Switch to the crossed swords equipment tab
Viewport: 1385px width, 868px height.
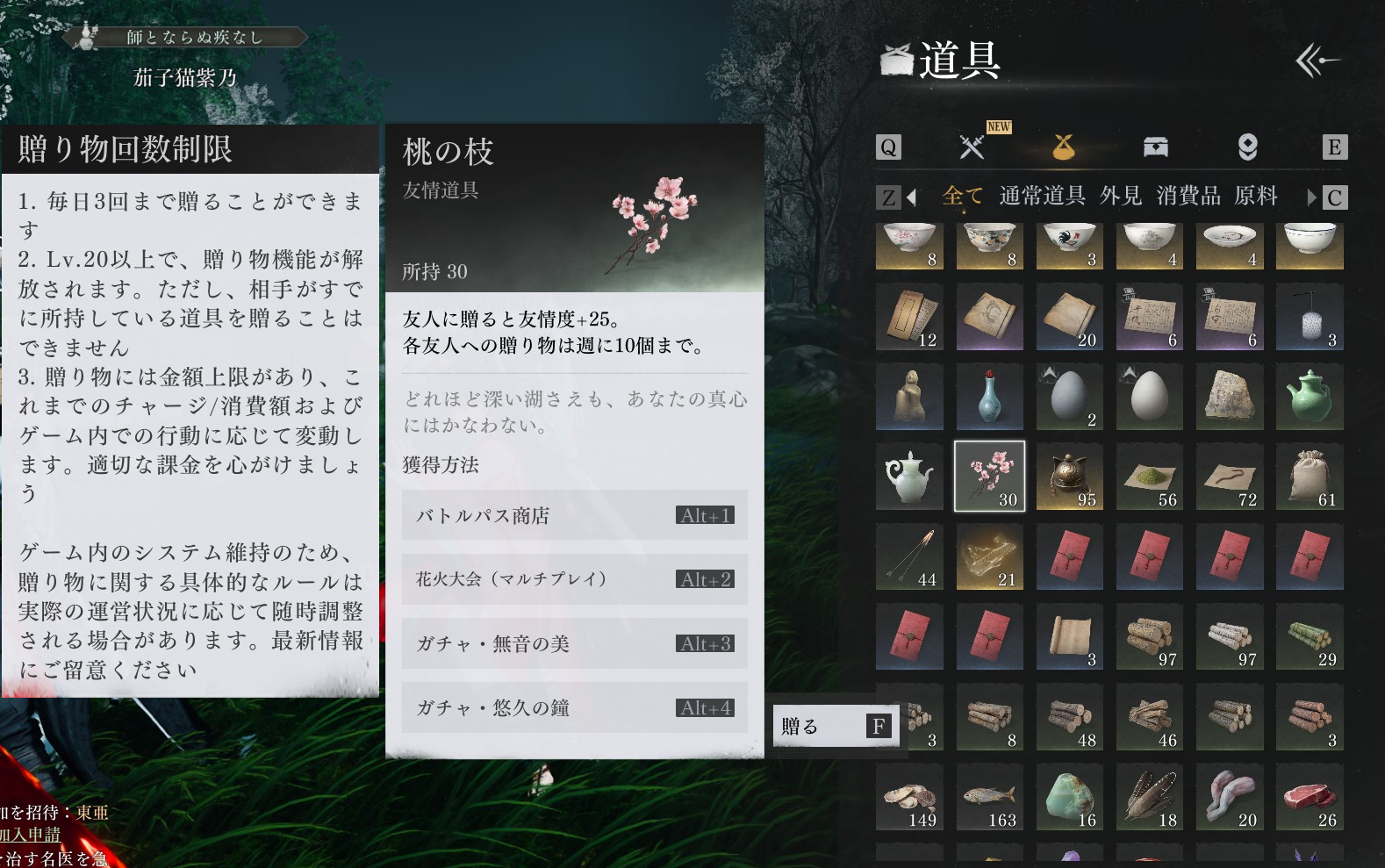(972, 147)
